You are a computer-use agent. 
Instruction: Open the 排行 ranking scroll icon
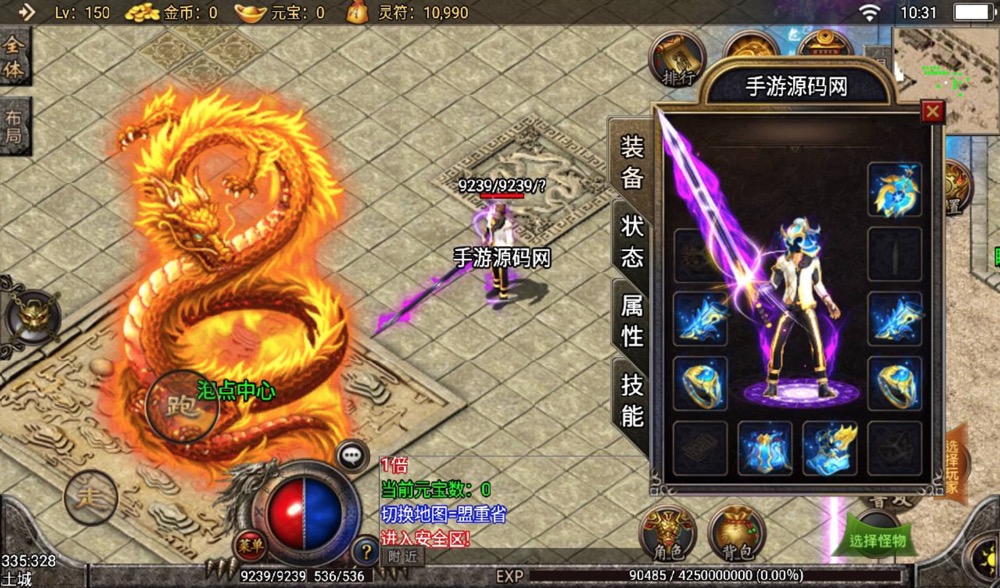coord(677,59)
